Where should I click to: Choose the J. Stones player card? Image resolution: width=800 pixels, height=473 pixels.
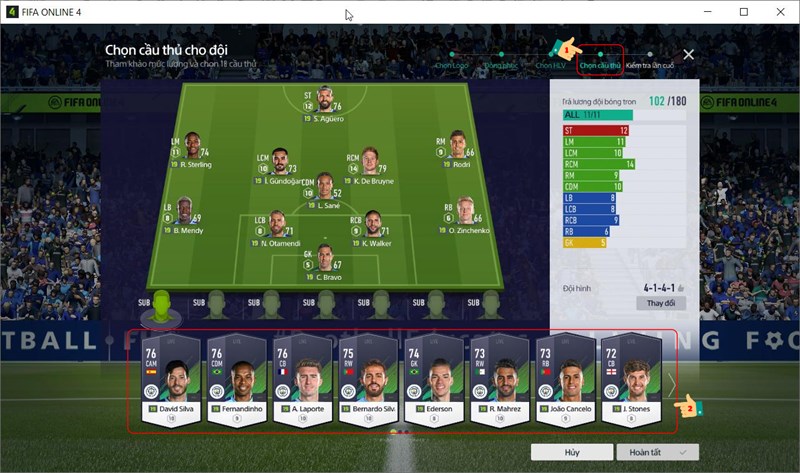coord(631,382)
